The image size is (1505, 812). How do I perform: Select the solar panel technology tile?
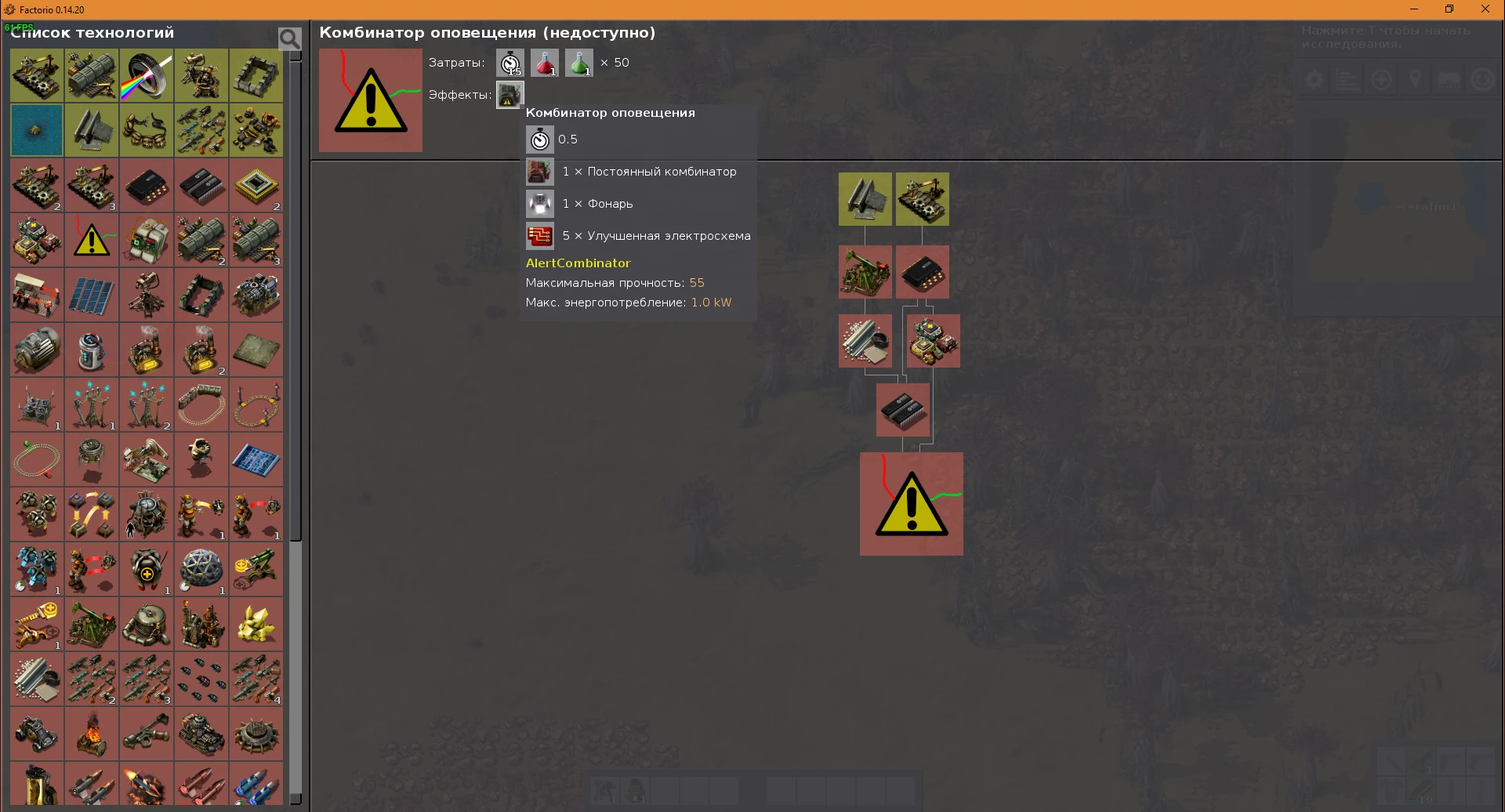pyautogui.click(x=91, y=295)
